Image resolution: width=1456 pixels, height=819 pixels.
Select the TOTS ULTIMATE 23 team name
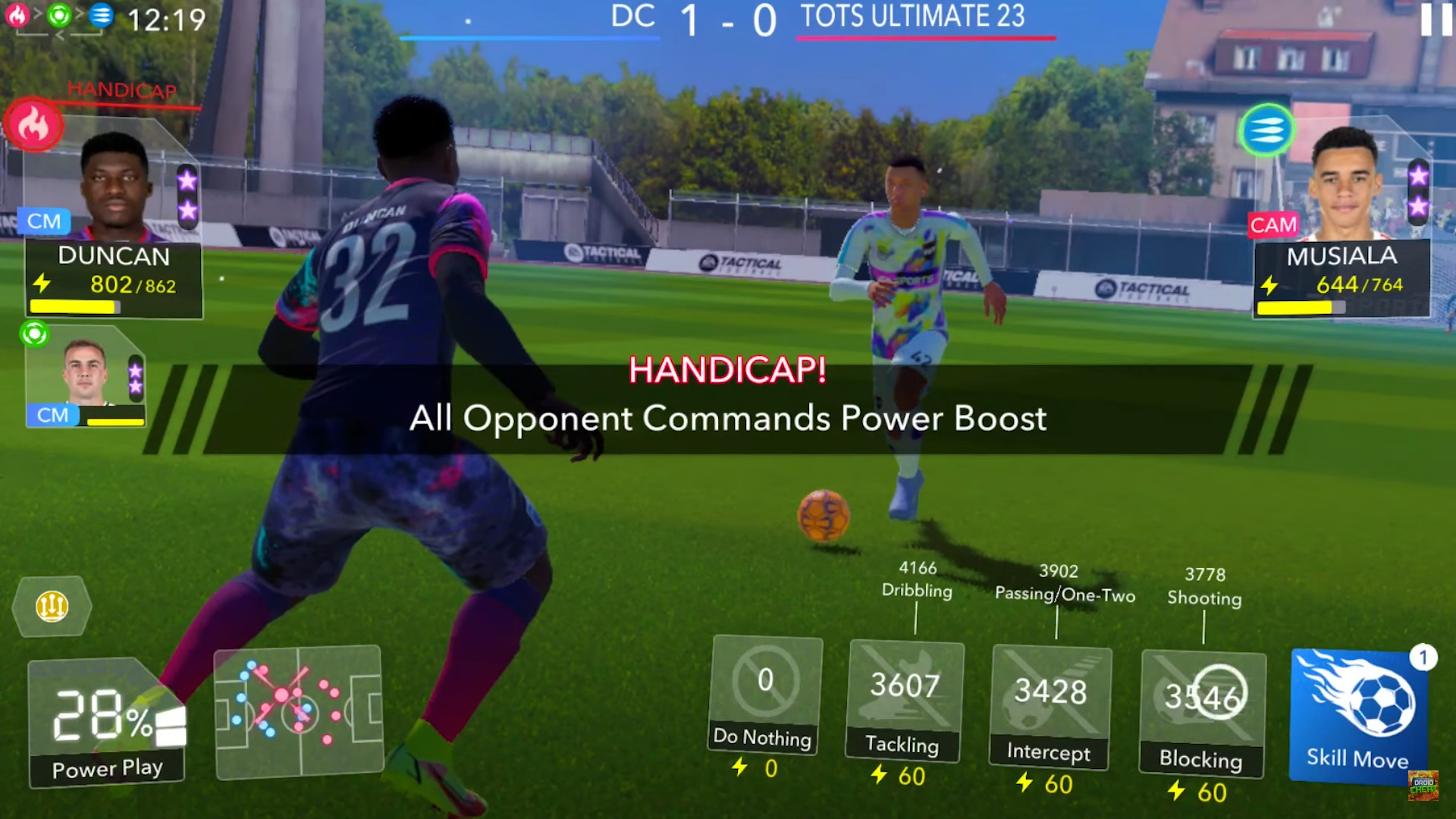910,17
